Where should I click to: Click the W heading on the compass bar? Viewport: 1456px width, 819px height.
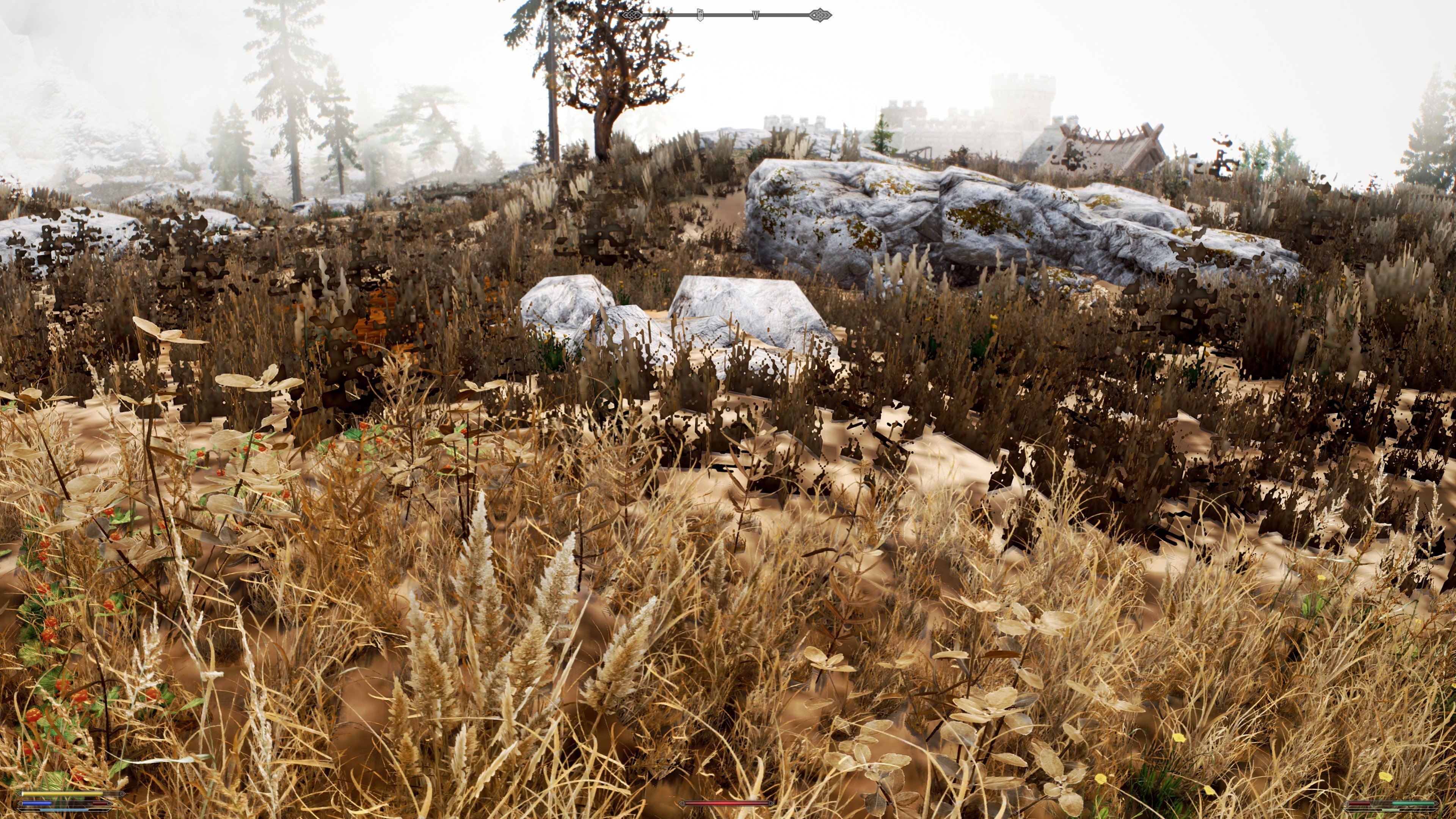(755, 15)
